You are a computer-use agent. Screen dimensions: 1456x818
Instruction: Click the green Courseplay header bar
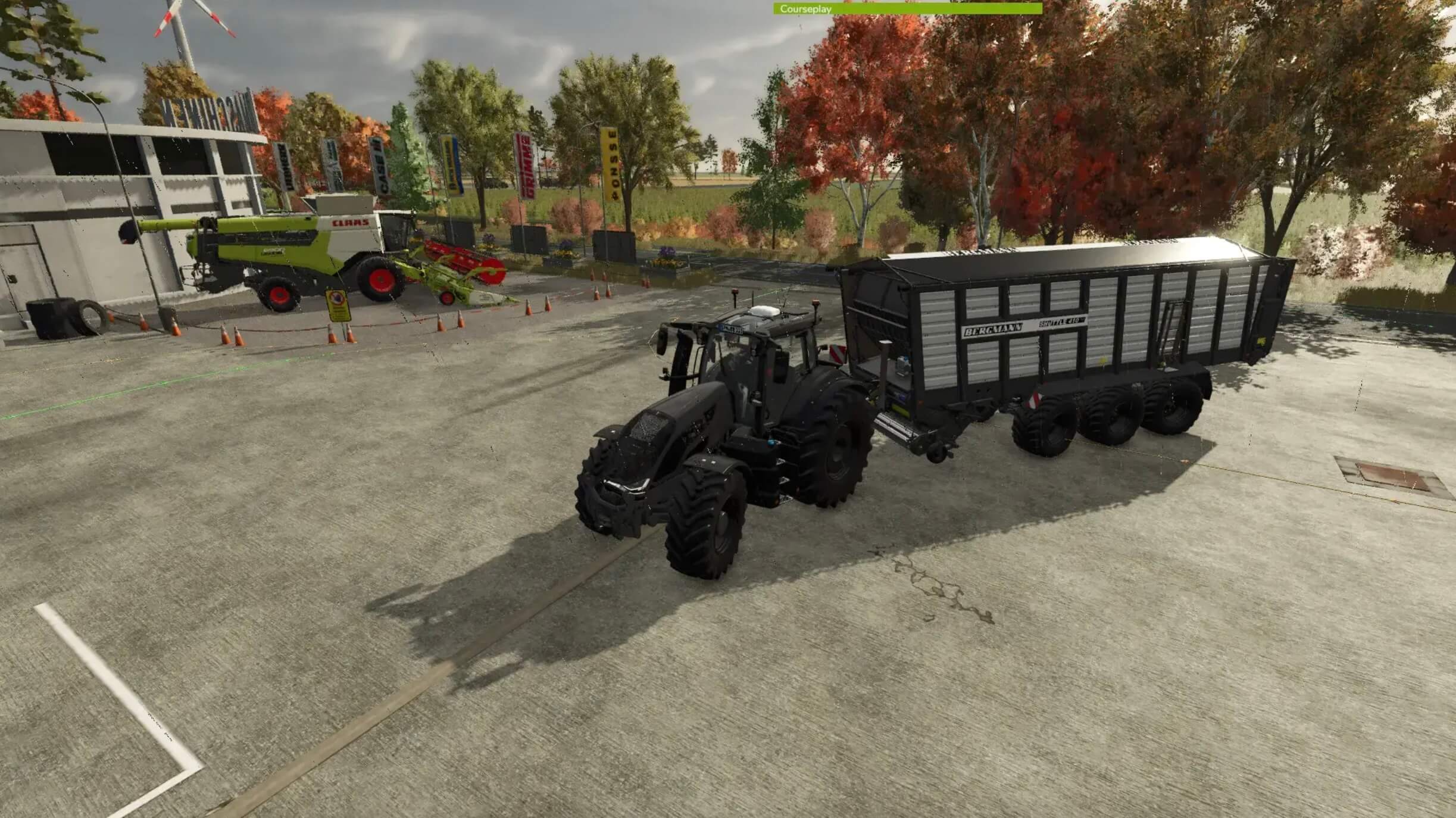tap(907, 9)
